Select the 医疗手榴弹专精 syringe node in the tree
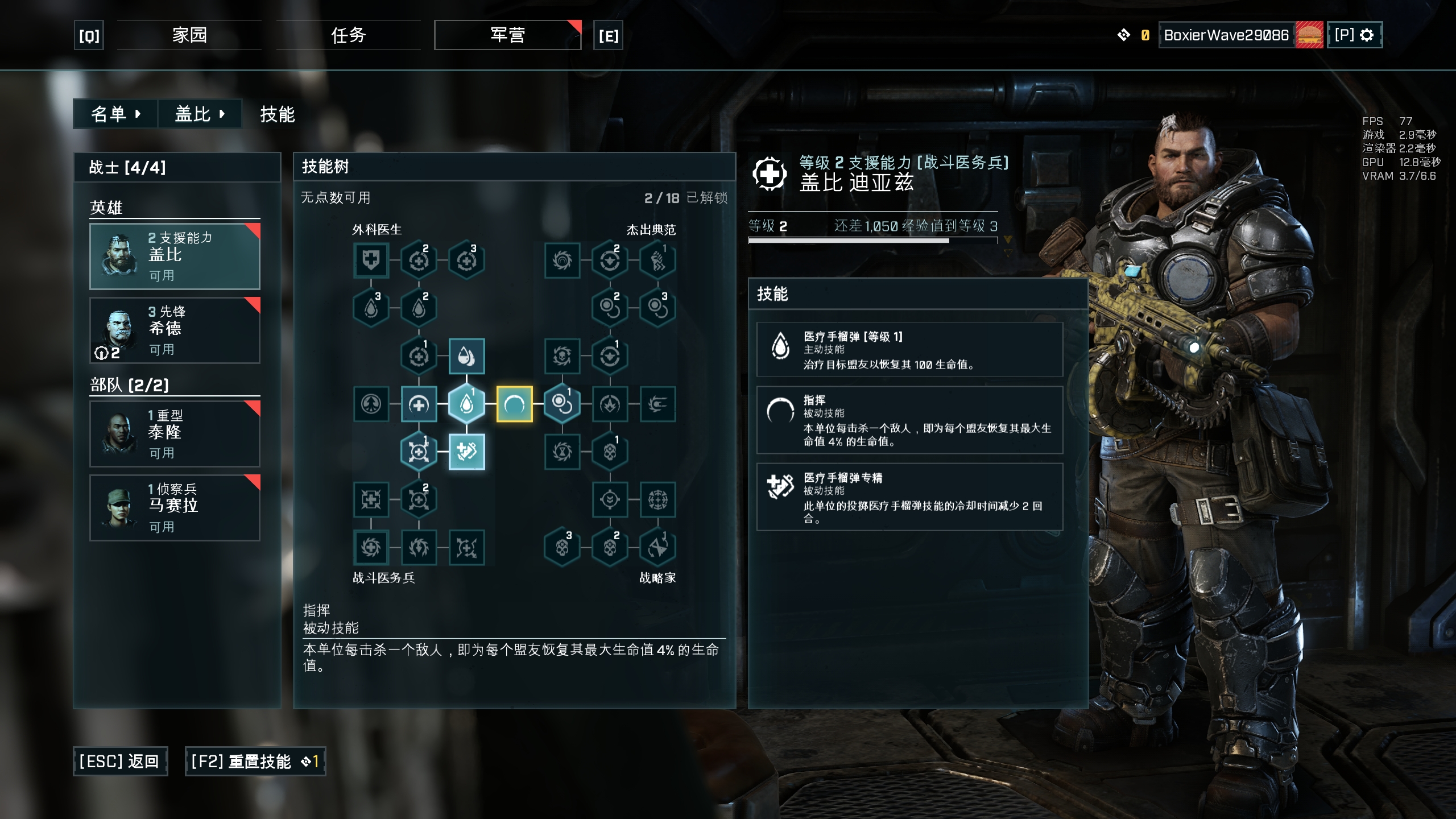Screen dimensions: 1456x819 click(466, 451)
